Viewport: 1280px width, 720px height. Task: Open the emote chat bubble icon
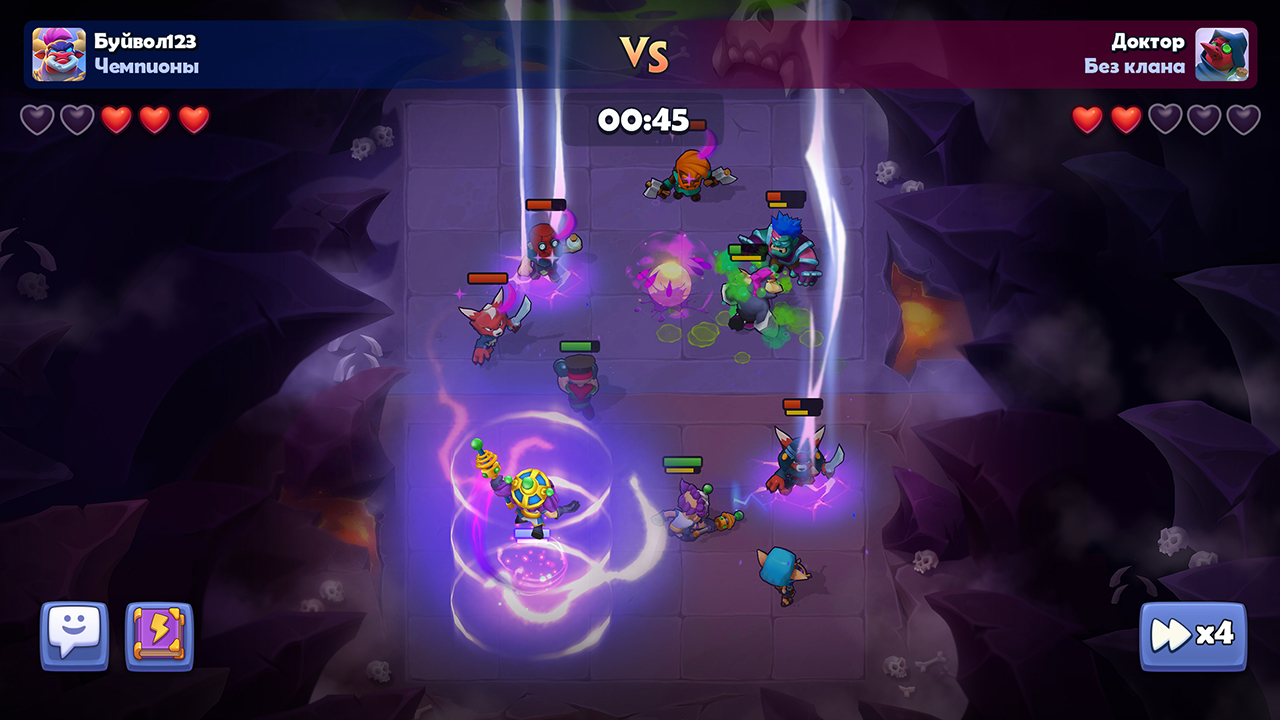tap(76, 634)
